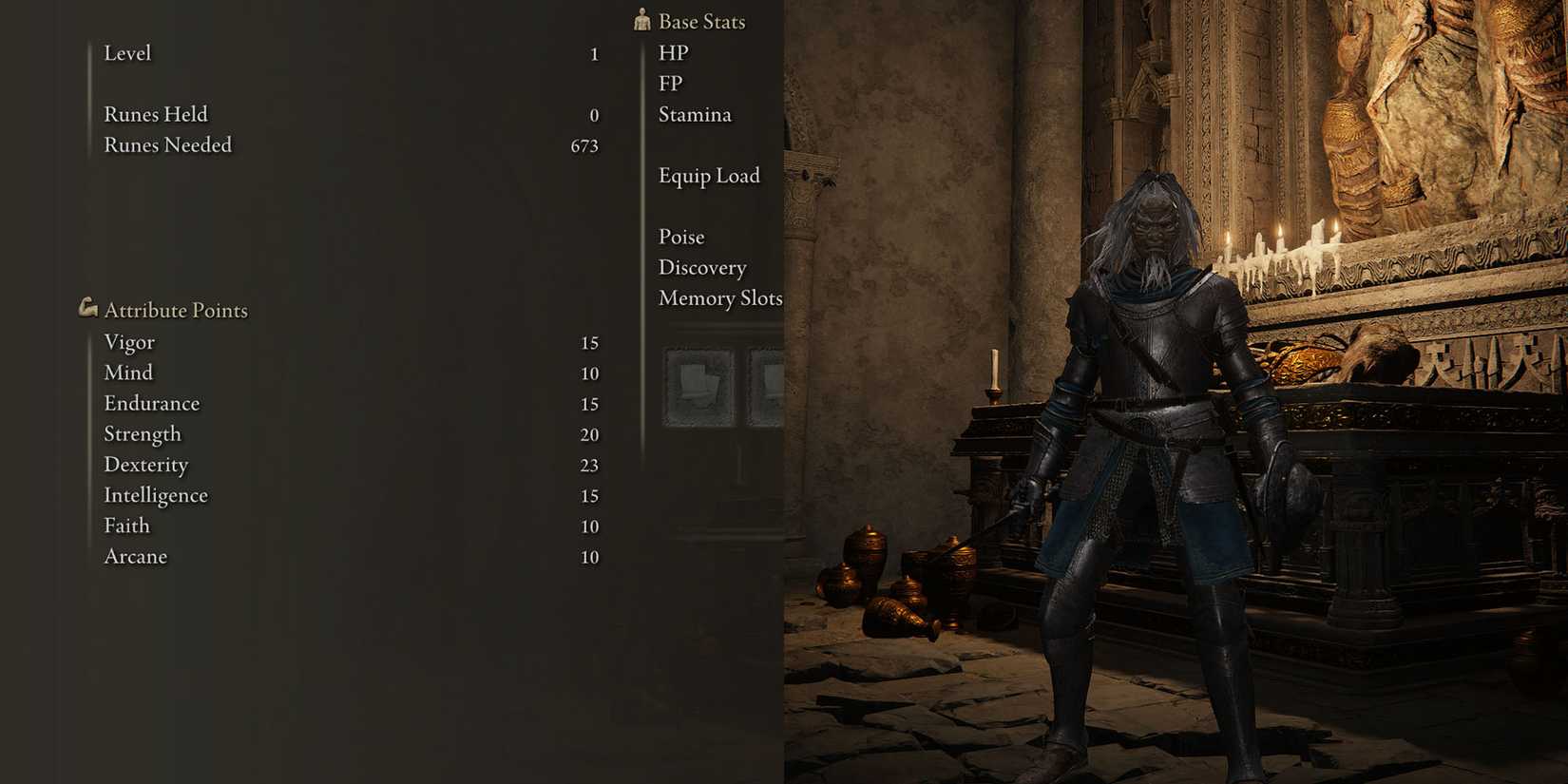The width and height of the screenshot is (1568, 784).
Task: Click the FP stat label
Action: click(672, 84)
